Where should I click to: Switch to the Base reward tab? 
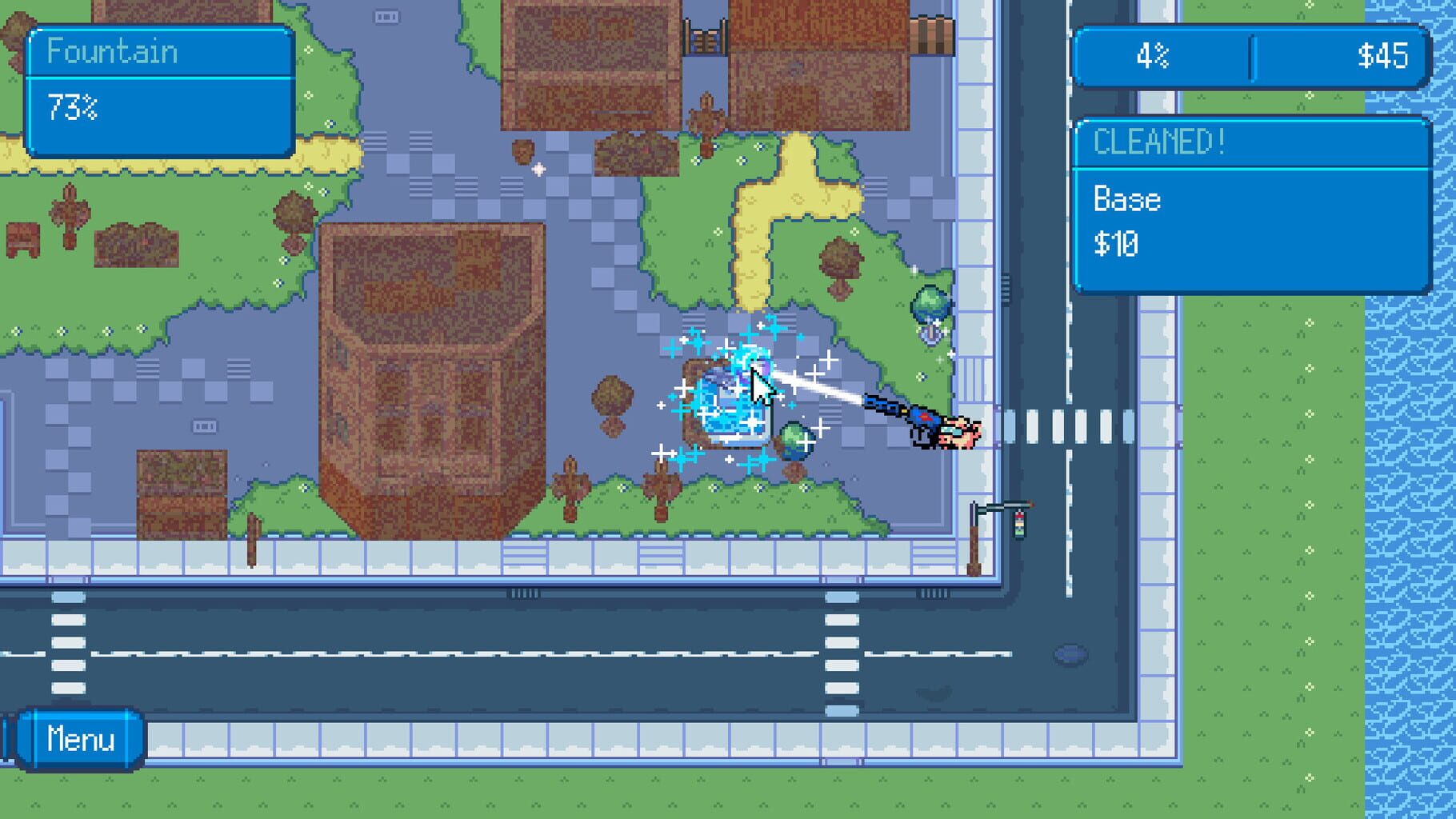click(1128, 200)
